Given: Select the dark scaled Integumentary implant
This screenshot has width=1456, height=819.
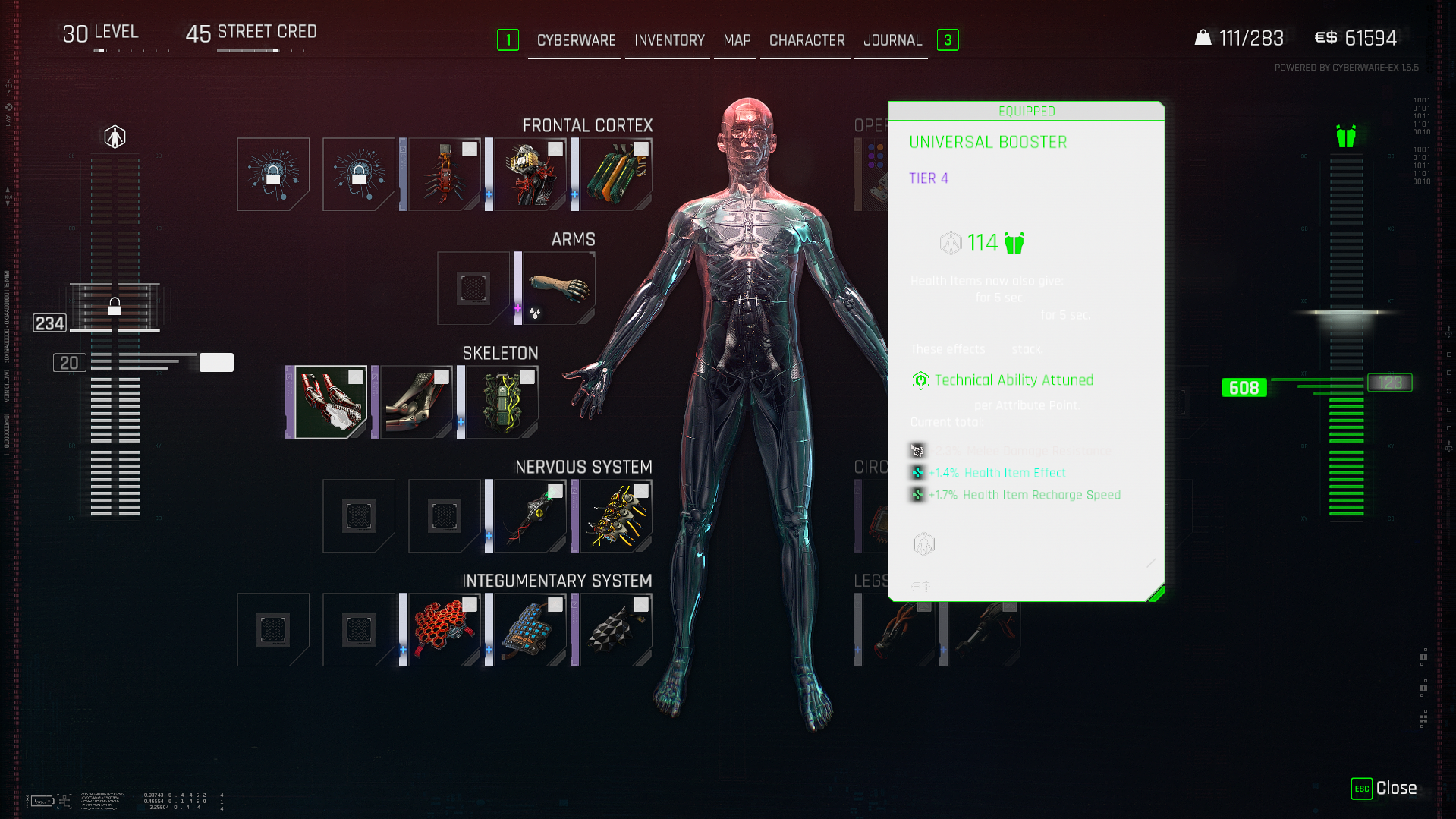Looking at the screenshot, I should pyautogui.click(x=615, y=630).
